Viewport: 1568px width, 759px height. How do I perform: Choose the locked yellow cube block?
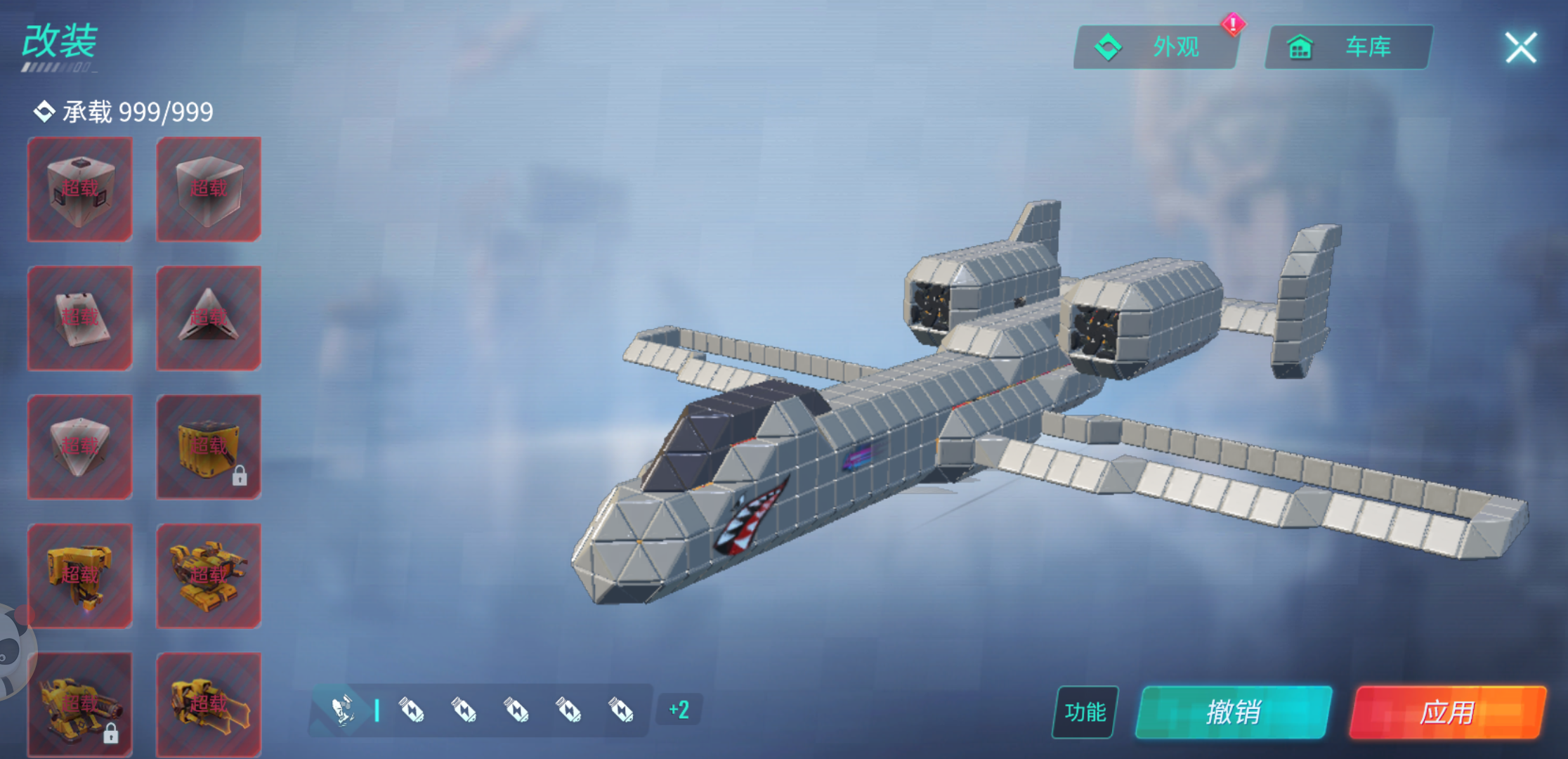click(x=209, y=447)
